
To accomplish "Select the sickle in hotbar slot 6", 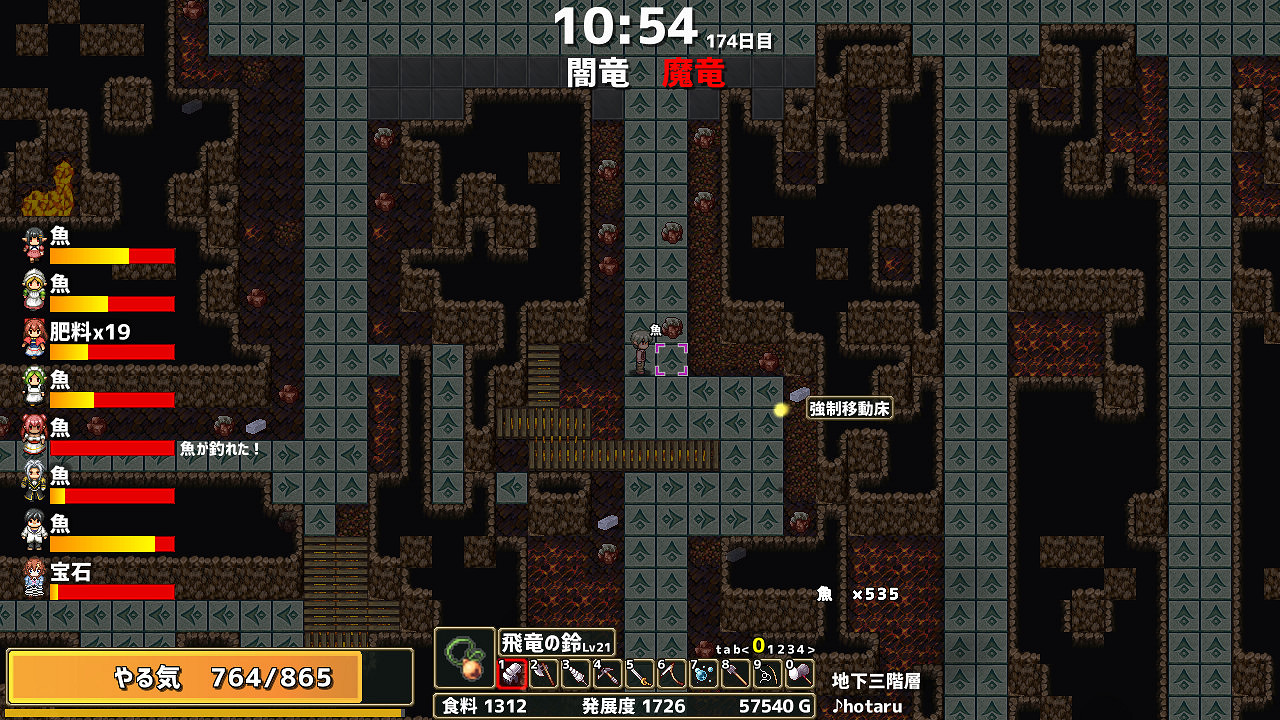I will tap(673, 673).
